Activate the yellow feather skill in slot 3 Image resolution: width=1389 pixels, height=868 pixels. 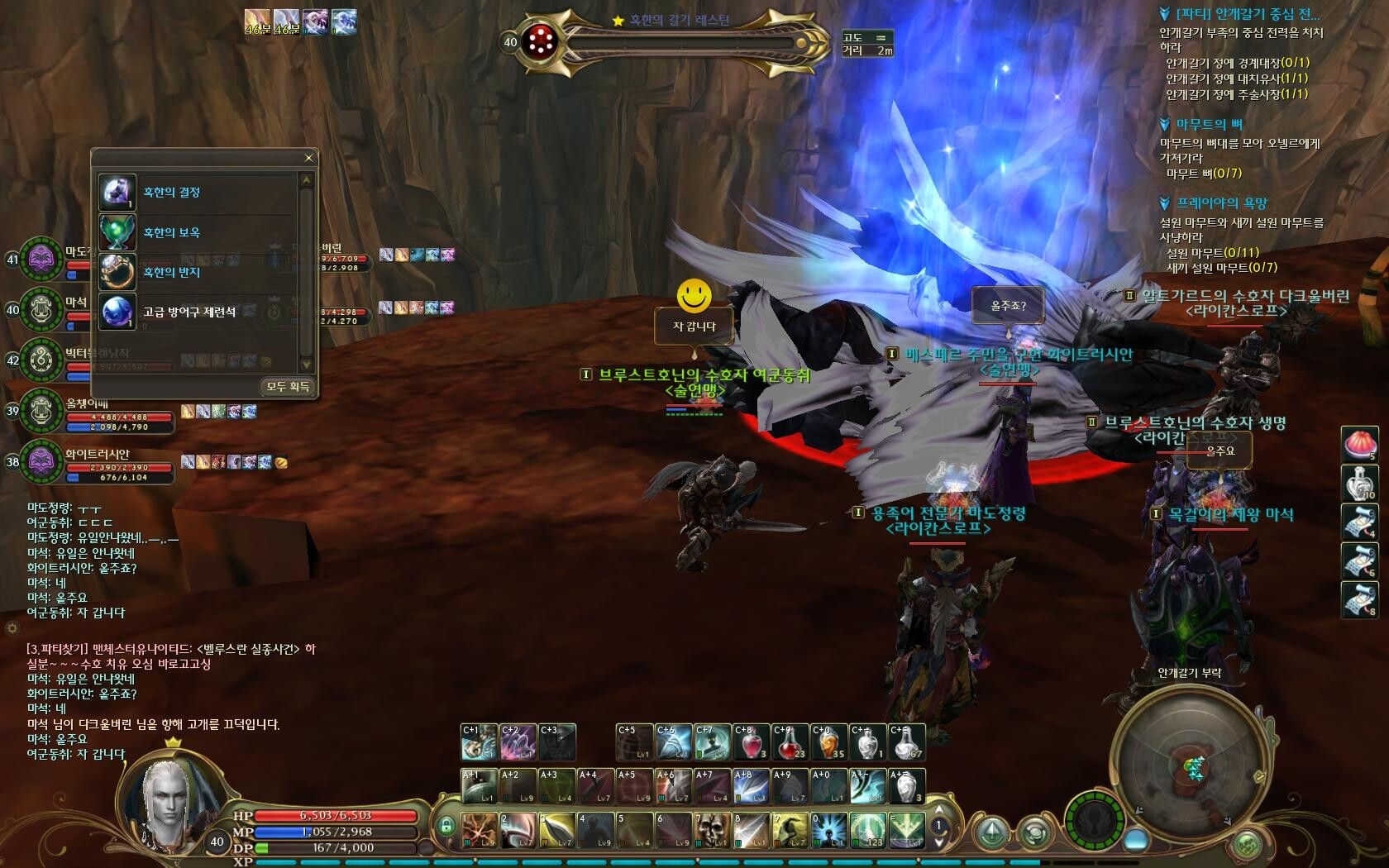(x=558, y=830)
